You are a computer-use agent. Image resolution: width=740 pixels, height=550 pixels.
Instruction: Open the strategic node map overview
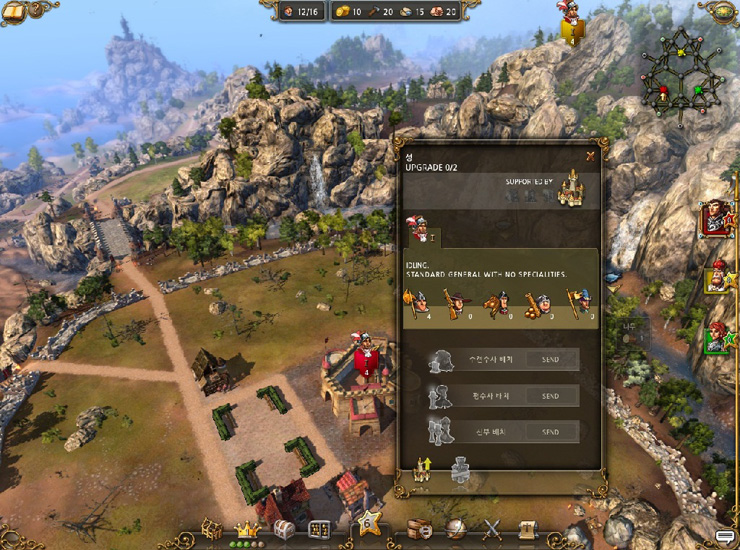point(680,72)
